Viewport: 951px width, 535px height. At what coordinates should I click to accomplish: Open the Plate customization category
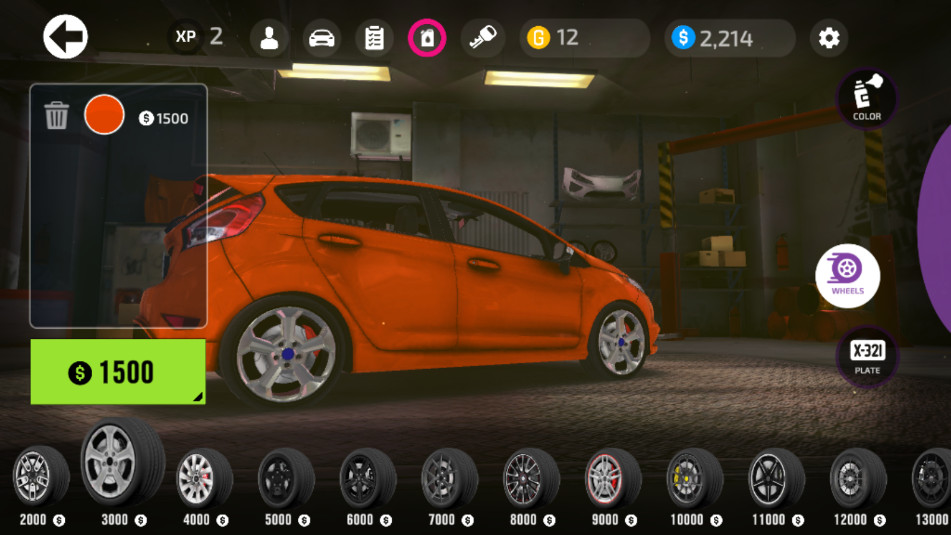(867, 355)
